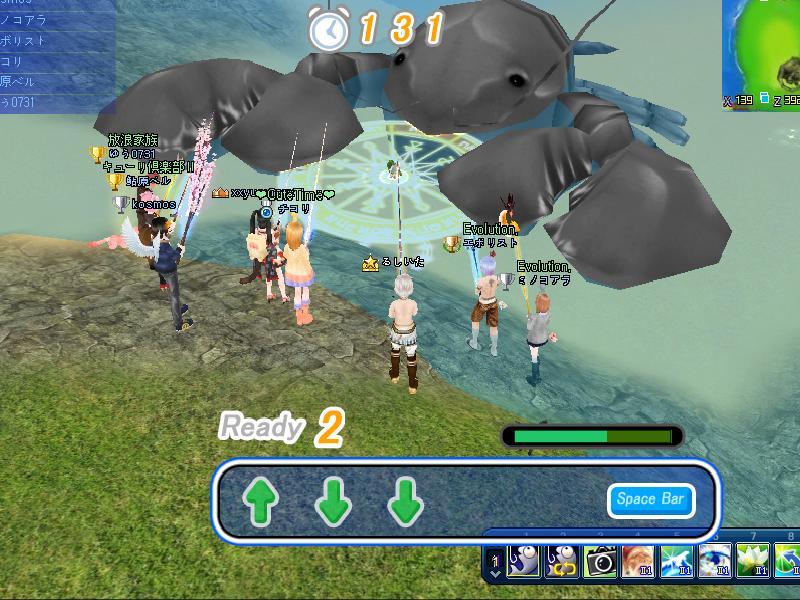
Task: Select the fishing hook skill slot
Action: tap(523, 562)
